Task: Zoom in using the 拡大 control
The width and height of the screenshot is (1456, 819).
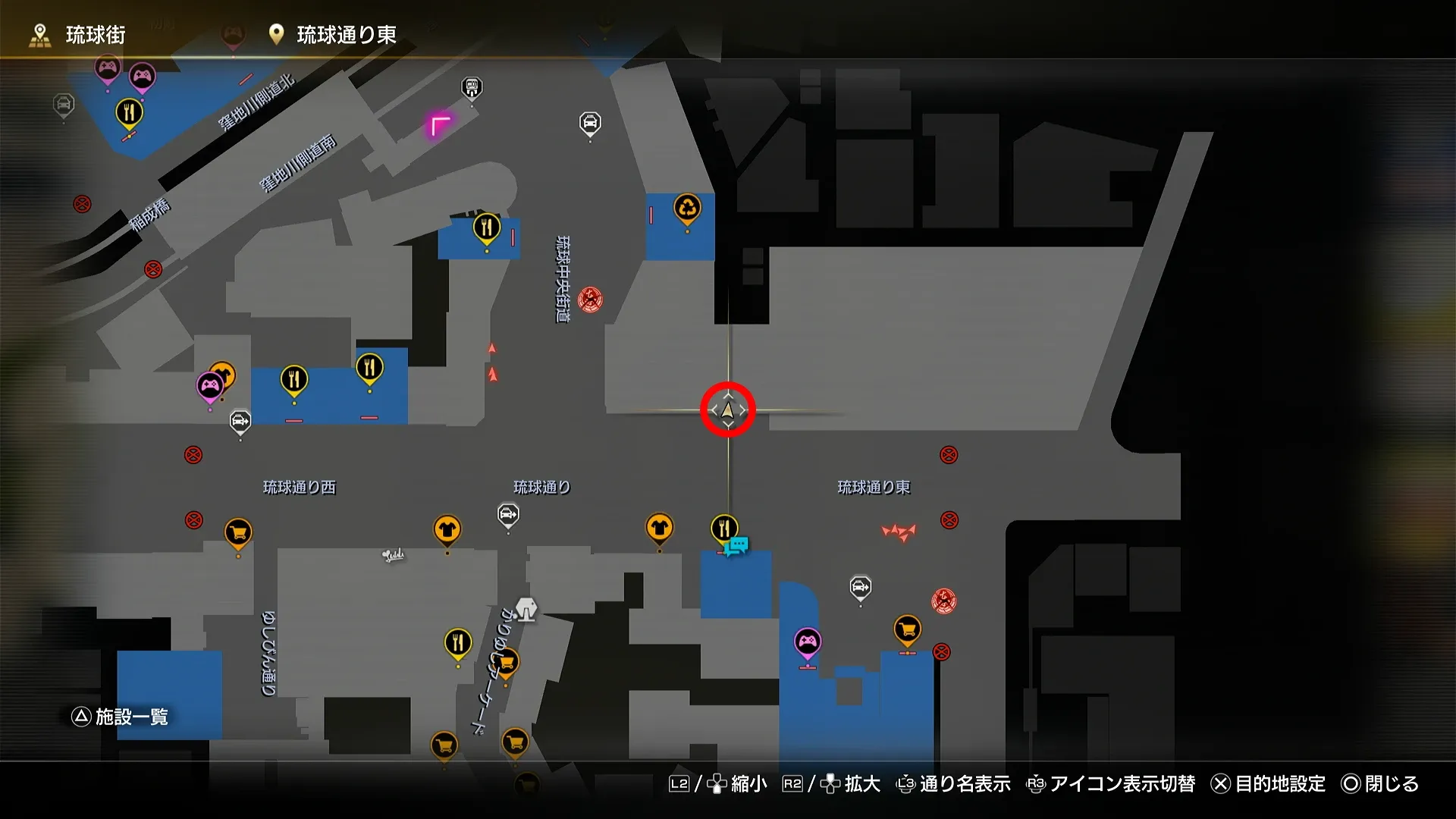Action: coord(861,785)
